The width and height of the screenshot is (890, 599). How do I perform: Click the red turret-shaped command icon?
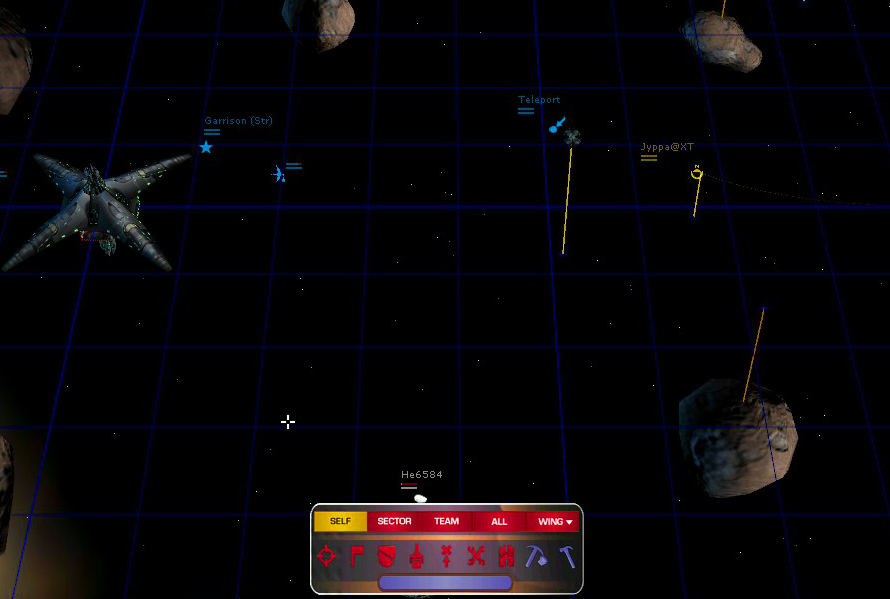click(416, 556)
